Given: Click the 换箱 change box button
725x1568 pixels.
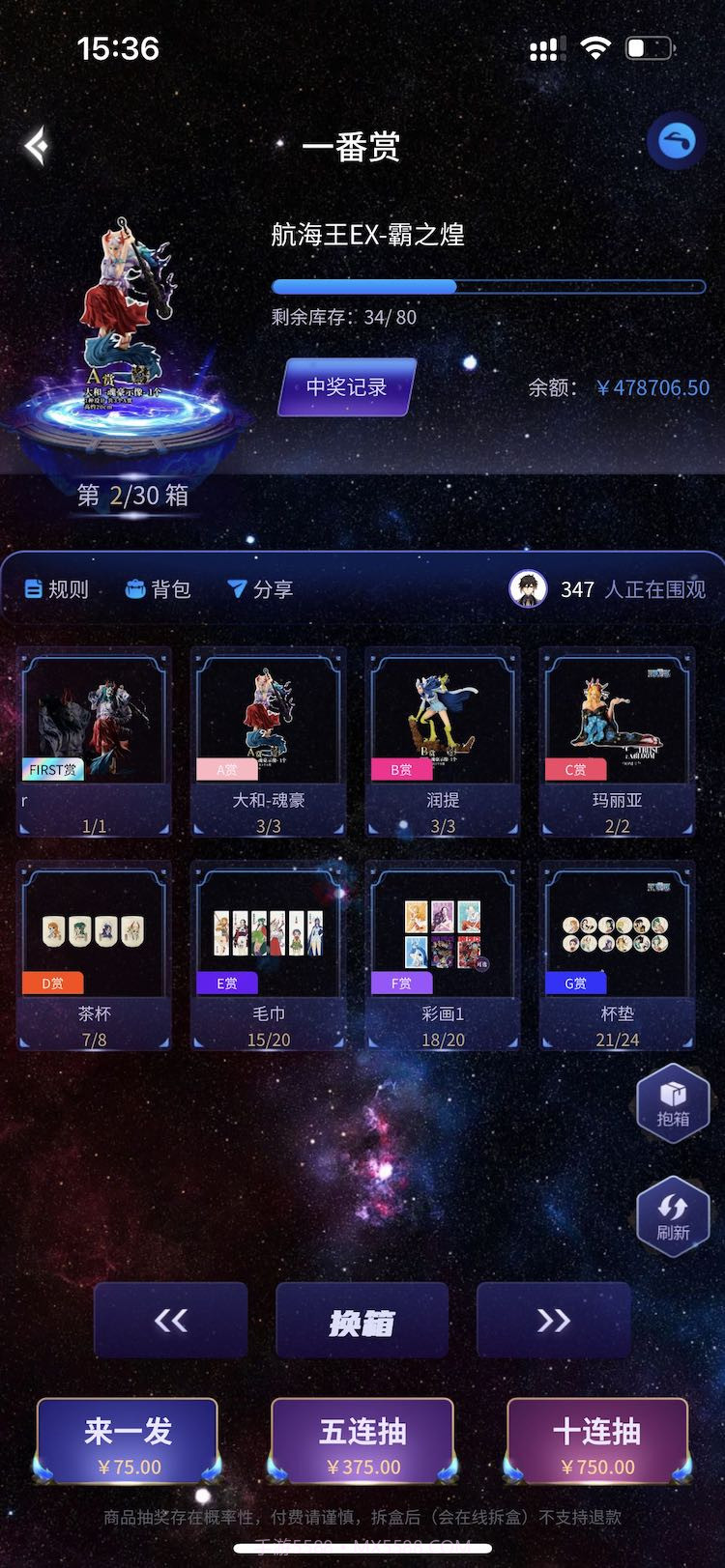Looking at the screenshot, I should pyautogui.click(x=362, y=1322).
